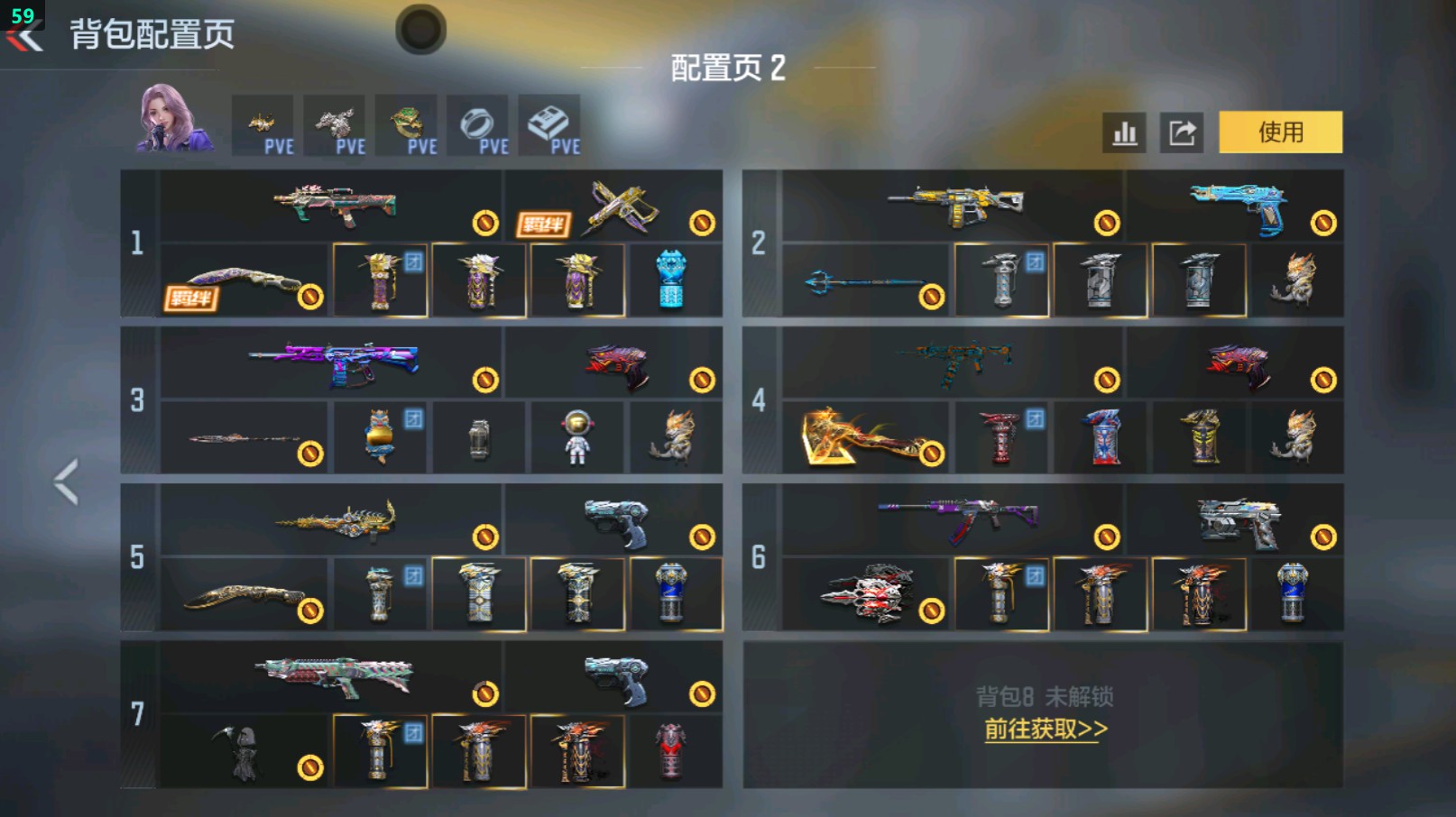Viewport: 1456px width, 817px height.
Task: Click the share/export icon near 使用
Action: (1183, 132)
